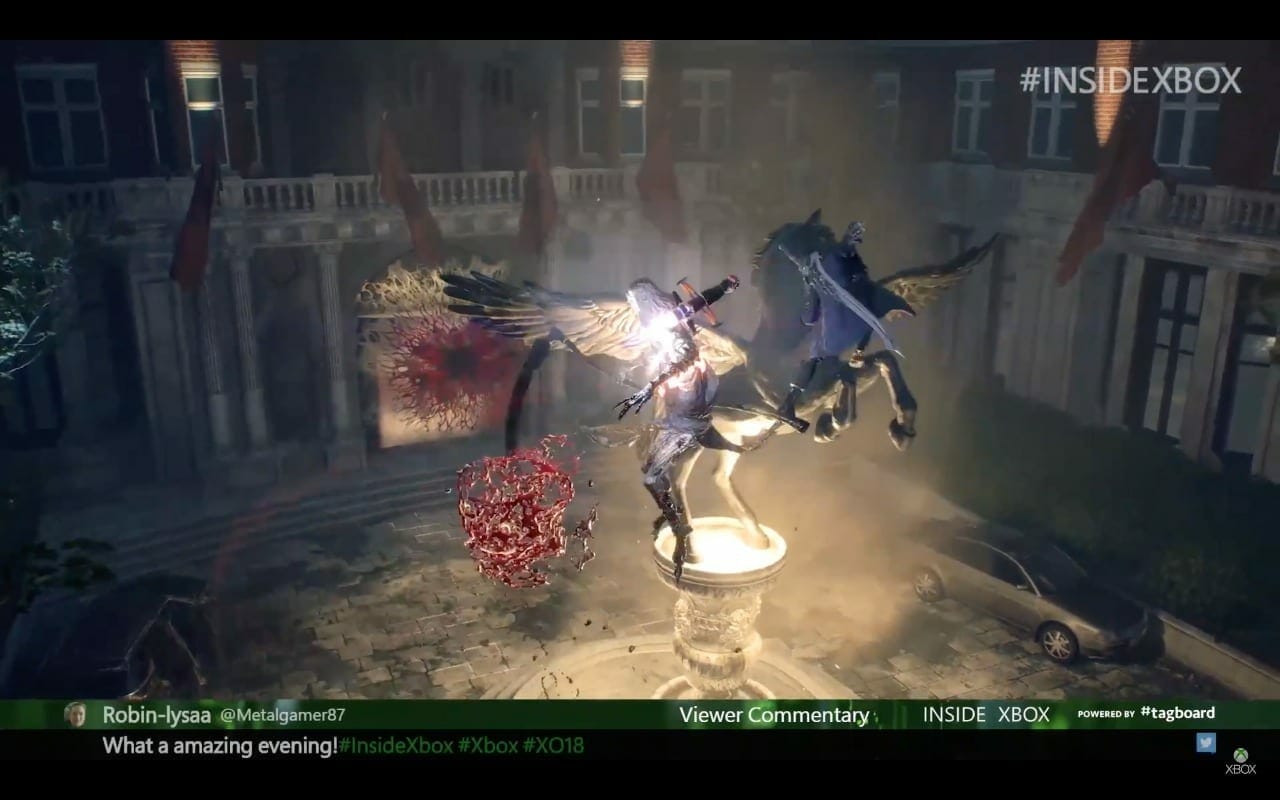Click the Twitter bird icon
Screen dimensions: 1280x800
click(x=1205, y=742)
